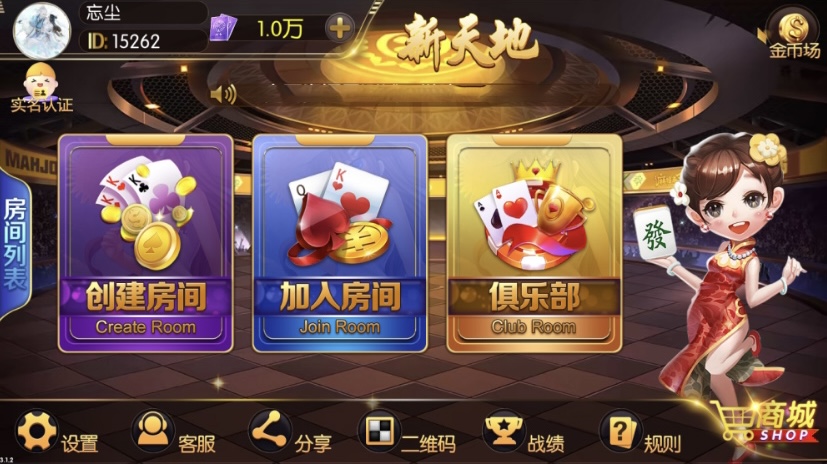Select the Join Room card
This screenshot has height=464, width=827.
pos(340,243)
